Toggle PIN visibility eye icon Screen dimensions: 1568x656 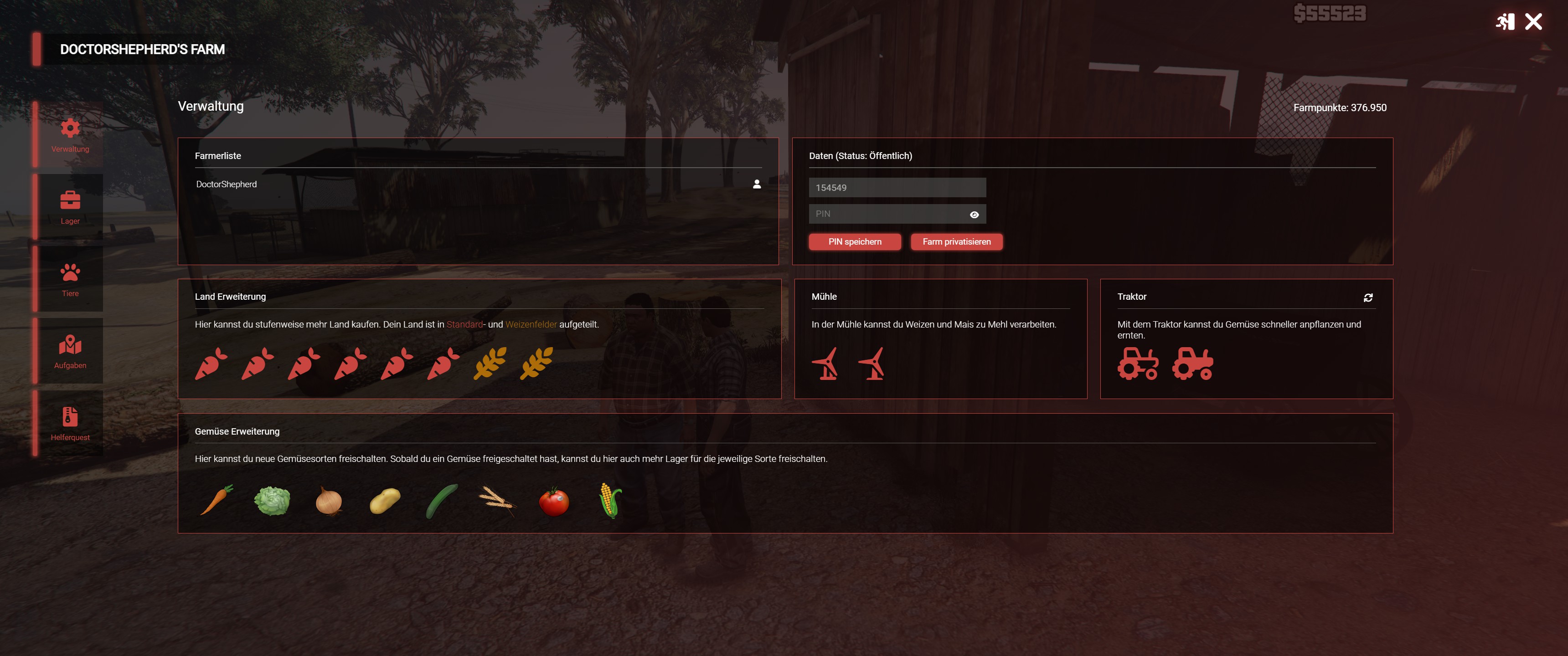tap(974, 214)
